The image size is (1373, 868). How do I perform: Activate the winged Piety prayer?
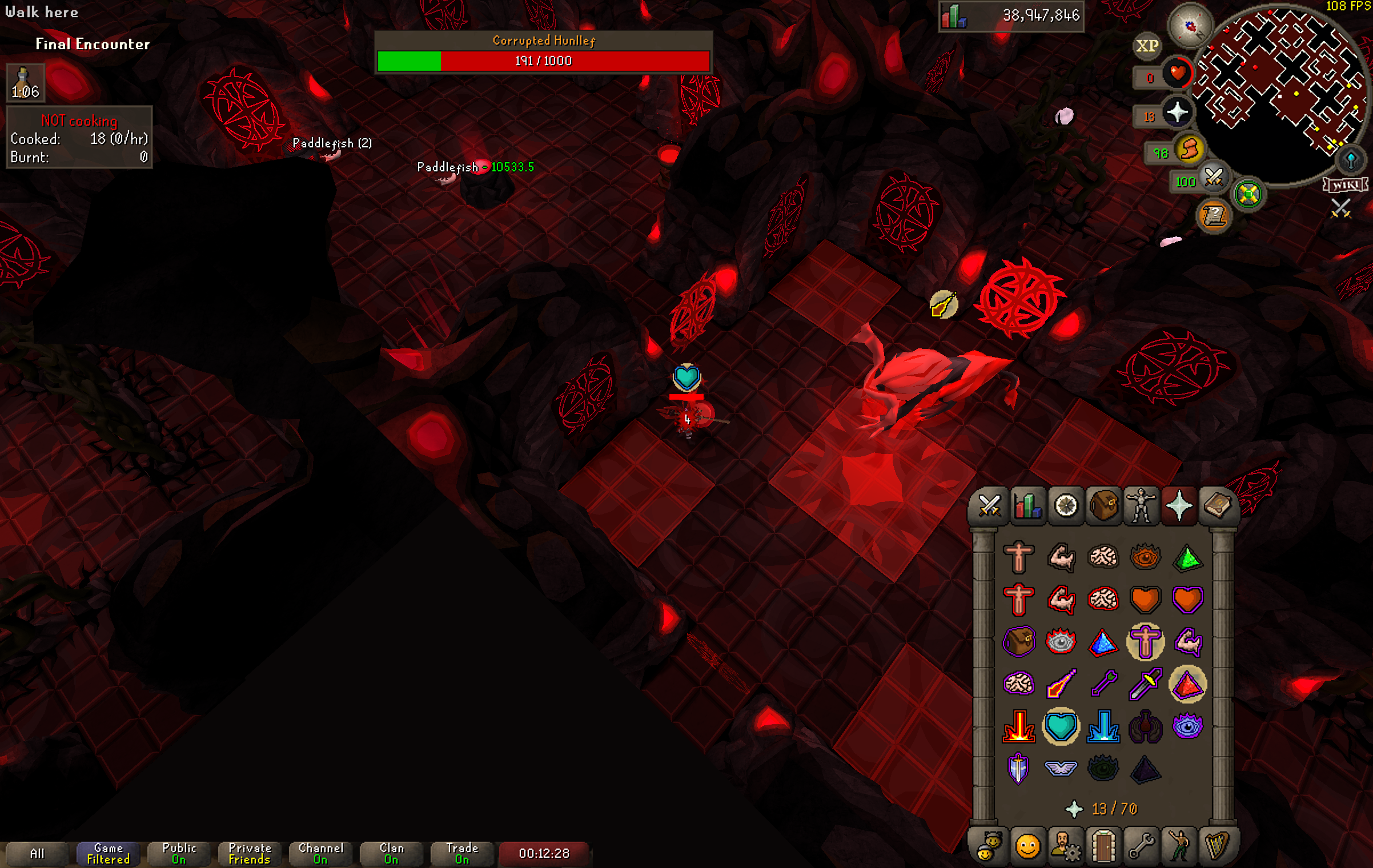pyautogui.click(x=1061, y=768)
